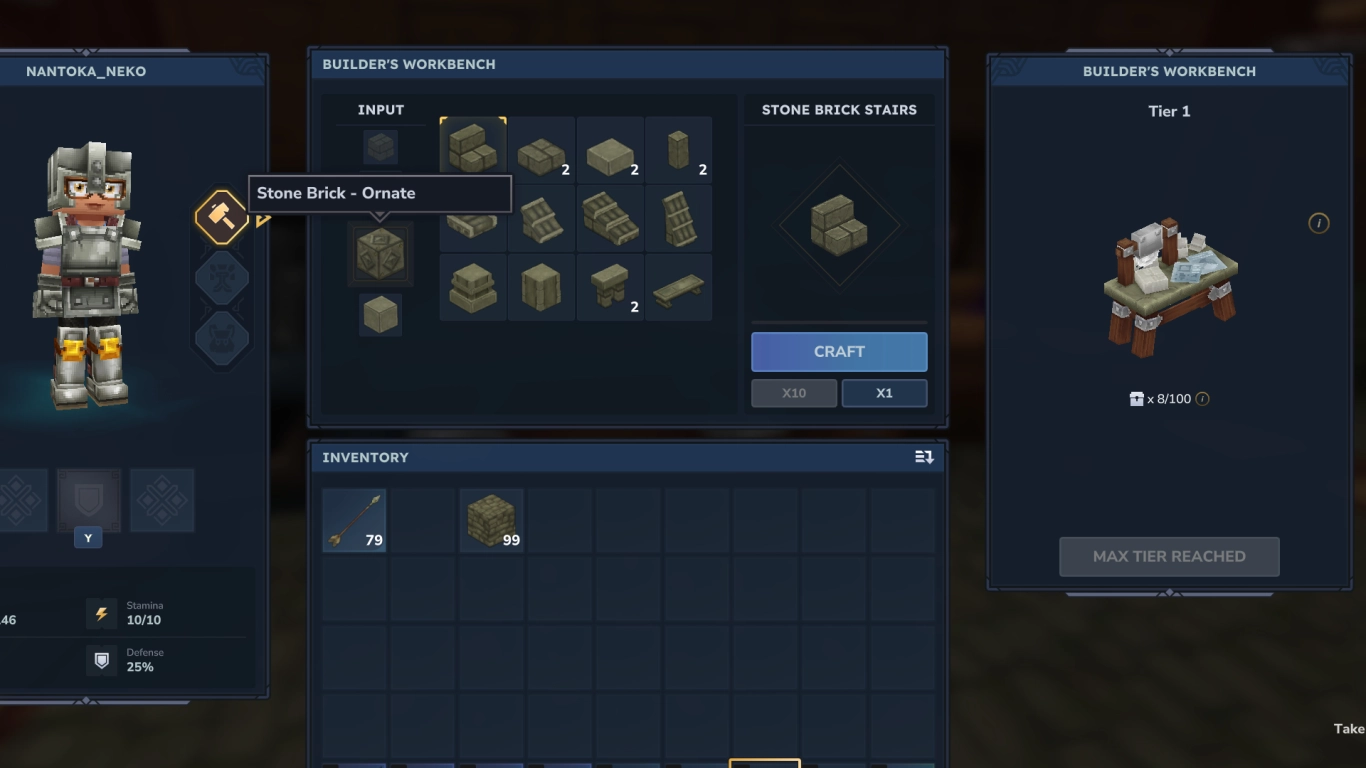This screenshot has width=1366, height=768.
Task: Select the hammer crafting category icon
Action: [x=221, y=214]
